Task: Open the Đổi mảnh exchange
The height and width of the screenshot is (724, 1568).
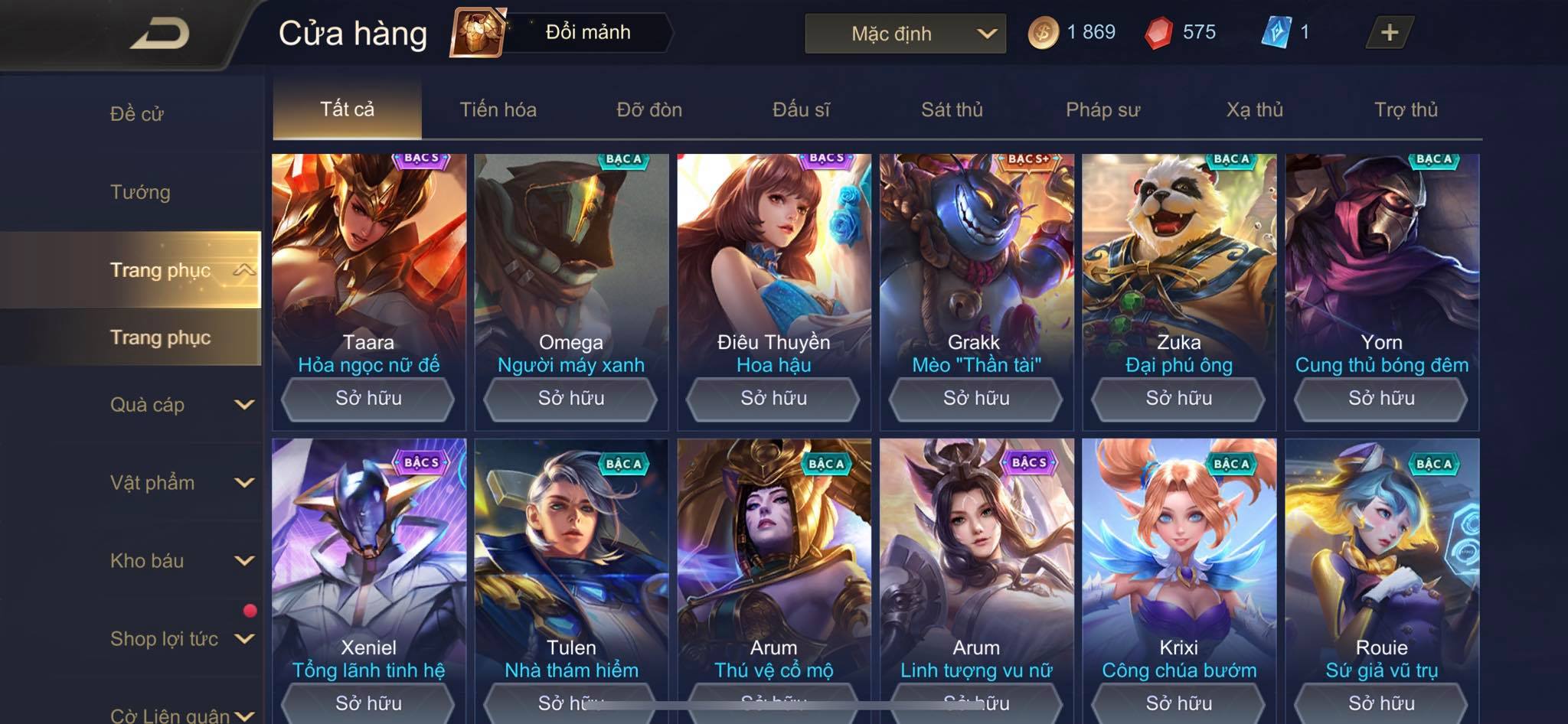Action: [x=563, y=32]
